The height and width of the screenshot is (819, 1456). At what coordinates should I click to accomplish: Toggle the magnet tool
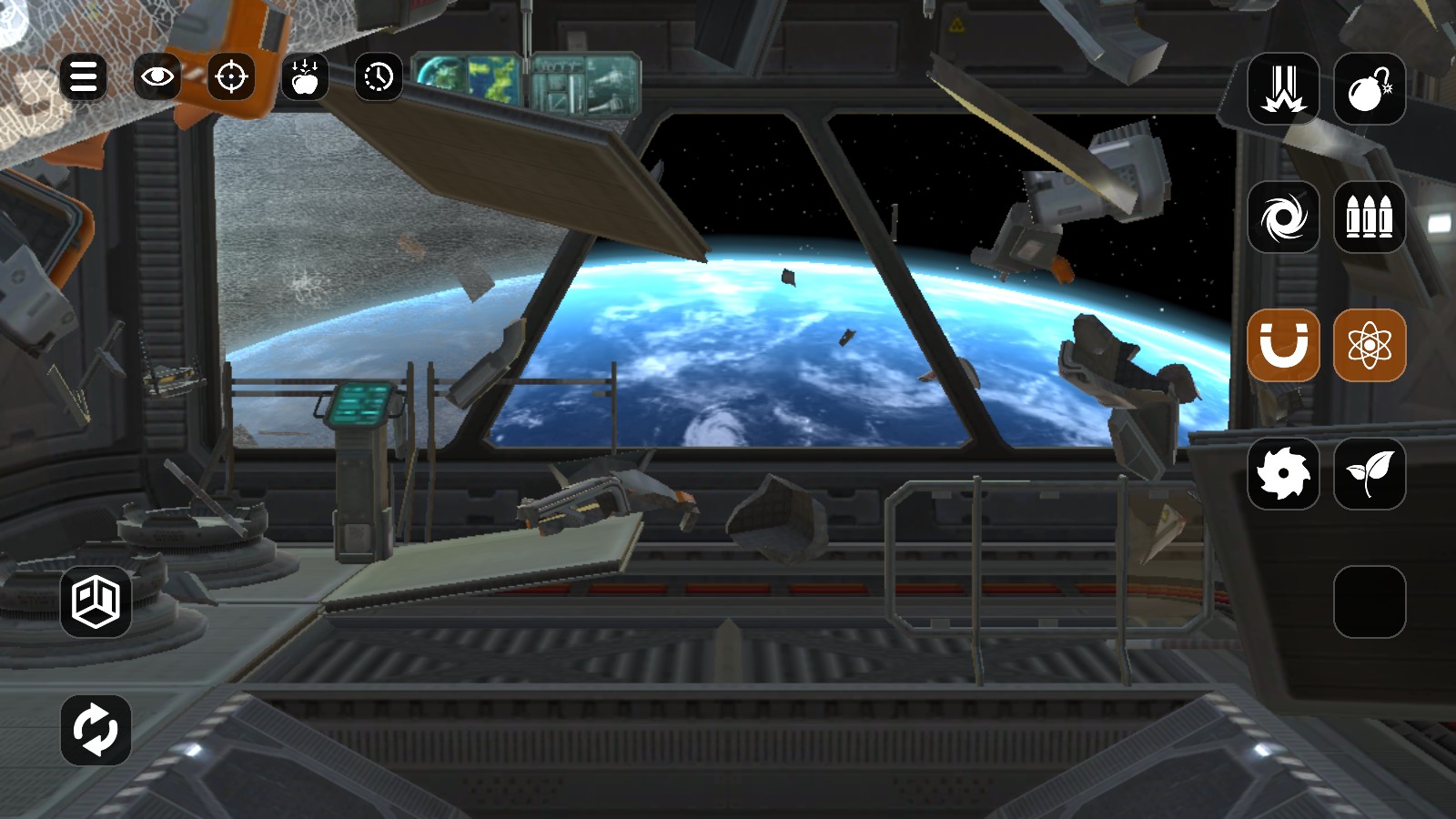coord(1283,346)
